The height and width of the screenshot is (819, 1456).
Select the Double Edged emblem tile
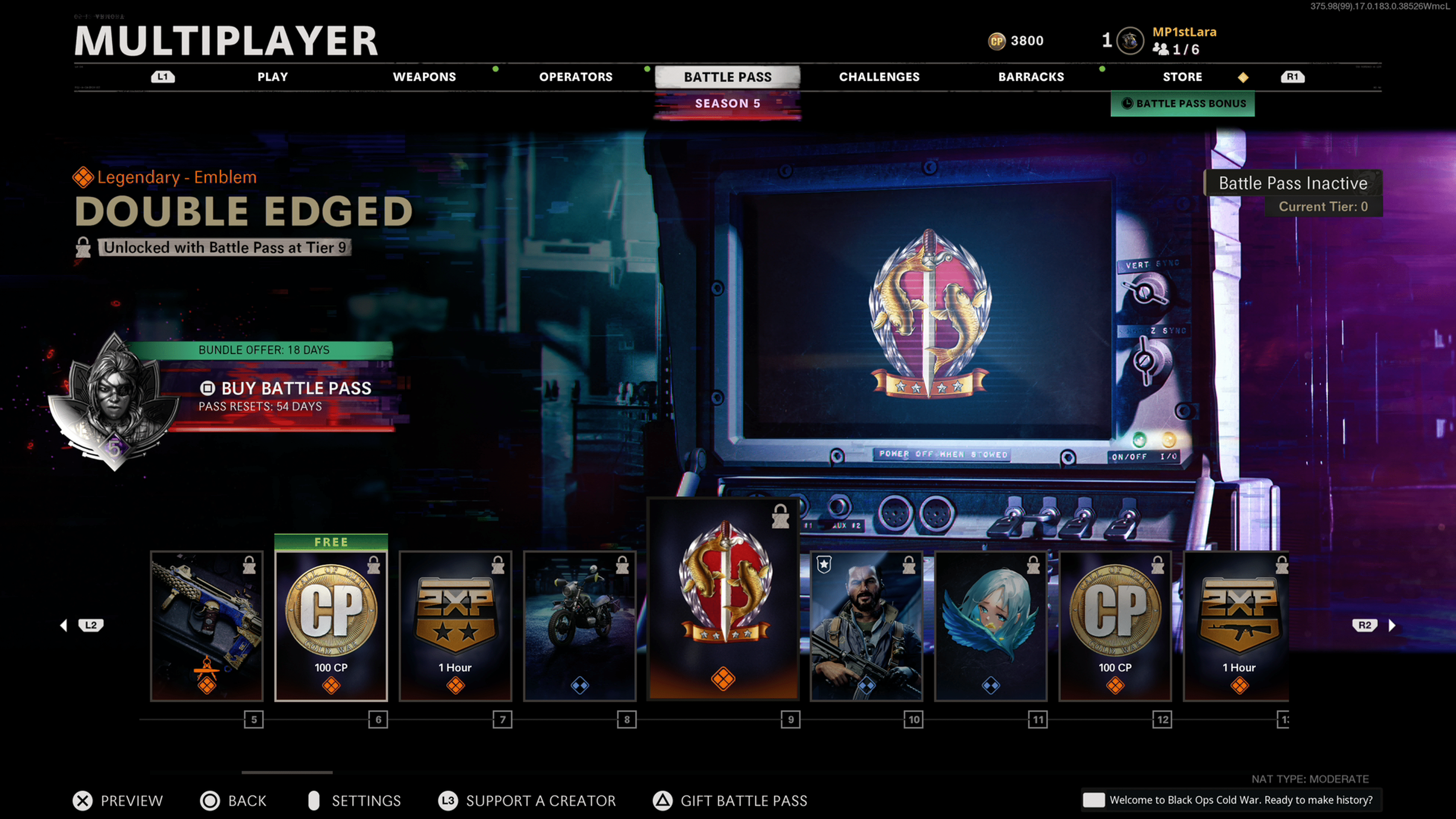point(723,599)
